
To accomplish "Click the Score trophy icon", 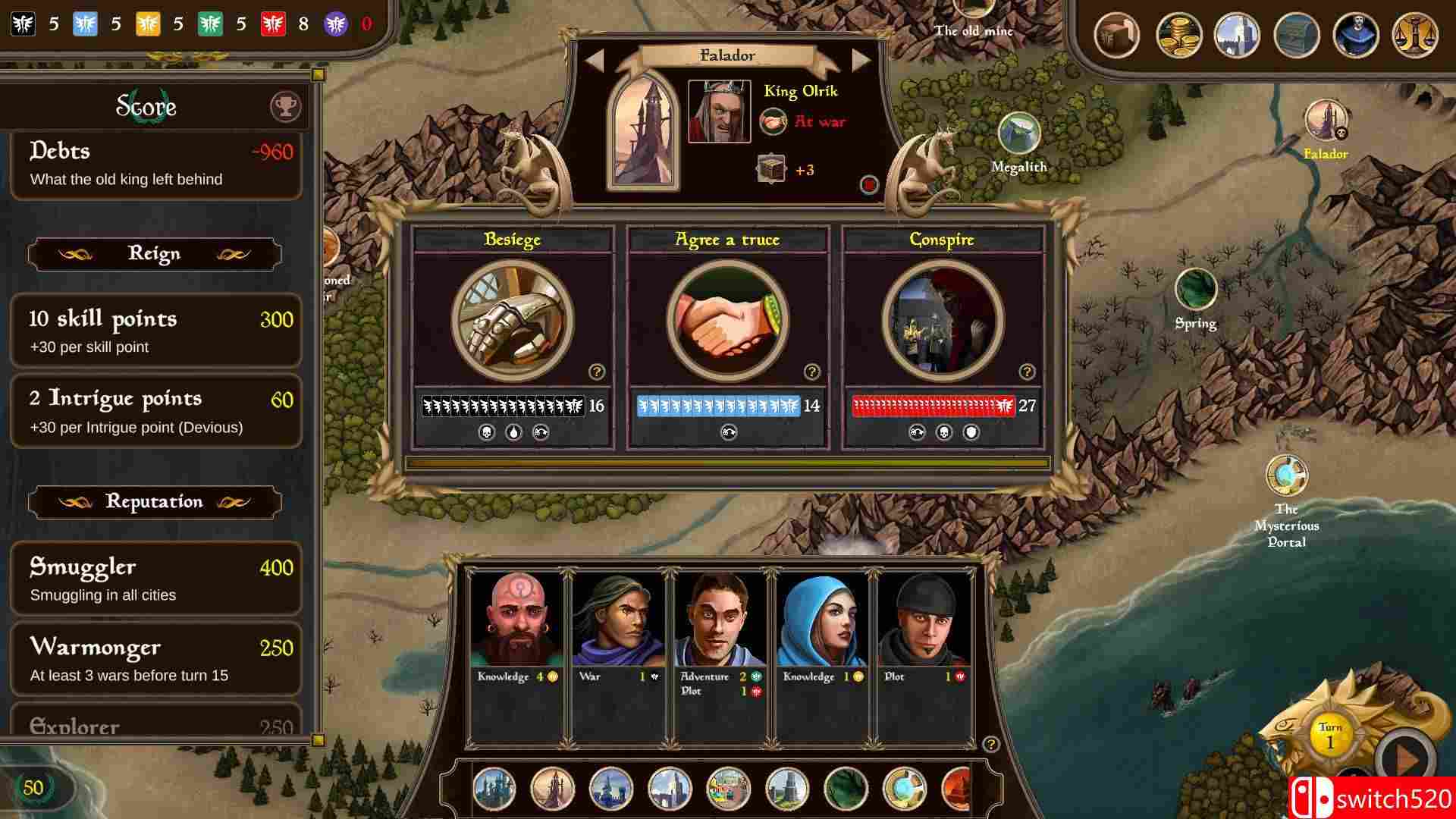I will tap(286, 107).
